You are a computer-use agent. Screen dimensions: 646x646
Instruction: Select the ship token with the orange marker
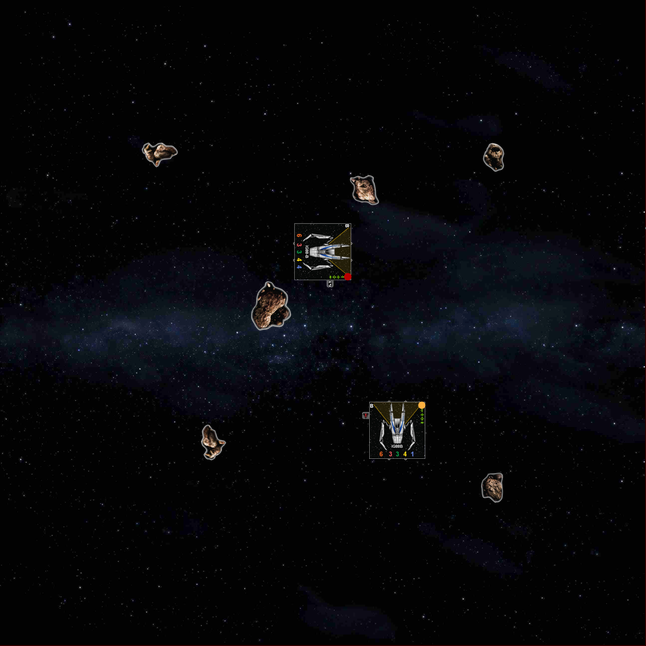[x=397, y=430]
